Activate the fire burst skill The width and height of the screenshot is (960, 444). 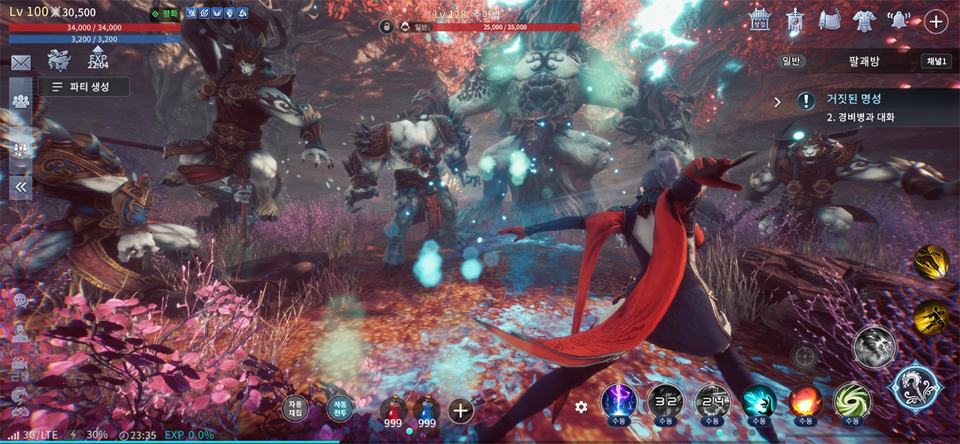pos(806,402)
